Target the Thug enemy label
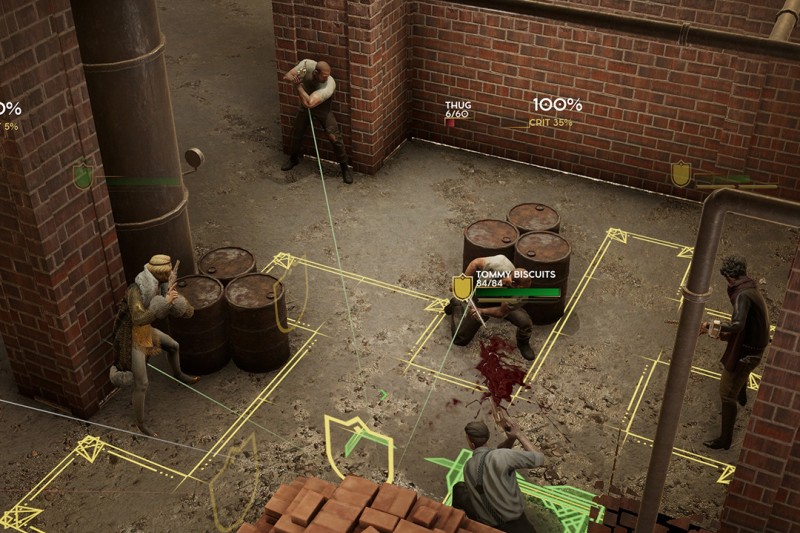Screen dimensions: 800x533 click(x=457, y=107)
